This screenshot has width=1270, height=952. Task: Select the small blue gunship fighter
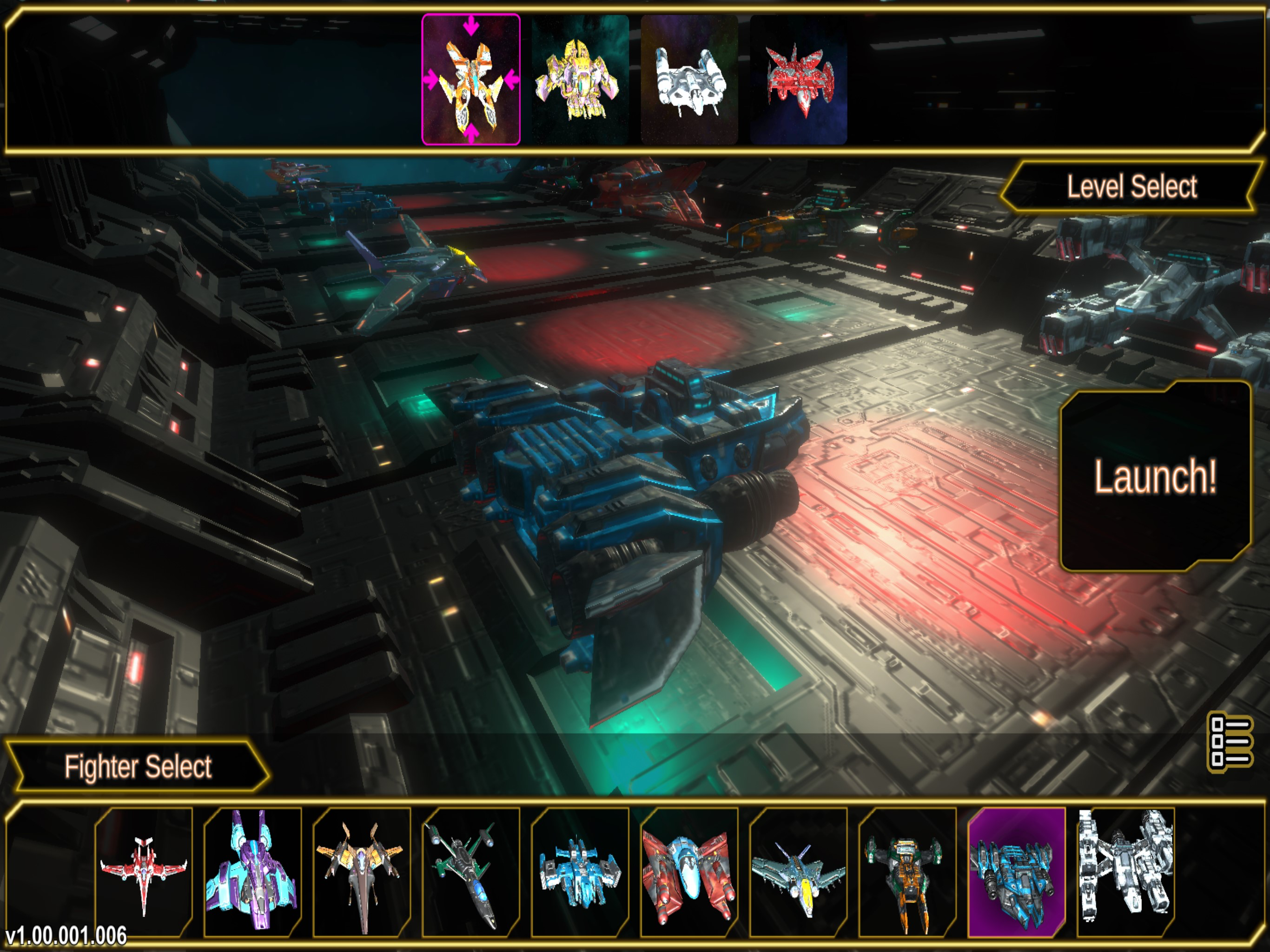click(x=580, y=872)
